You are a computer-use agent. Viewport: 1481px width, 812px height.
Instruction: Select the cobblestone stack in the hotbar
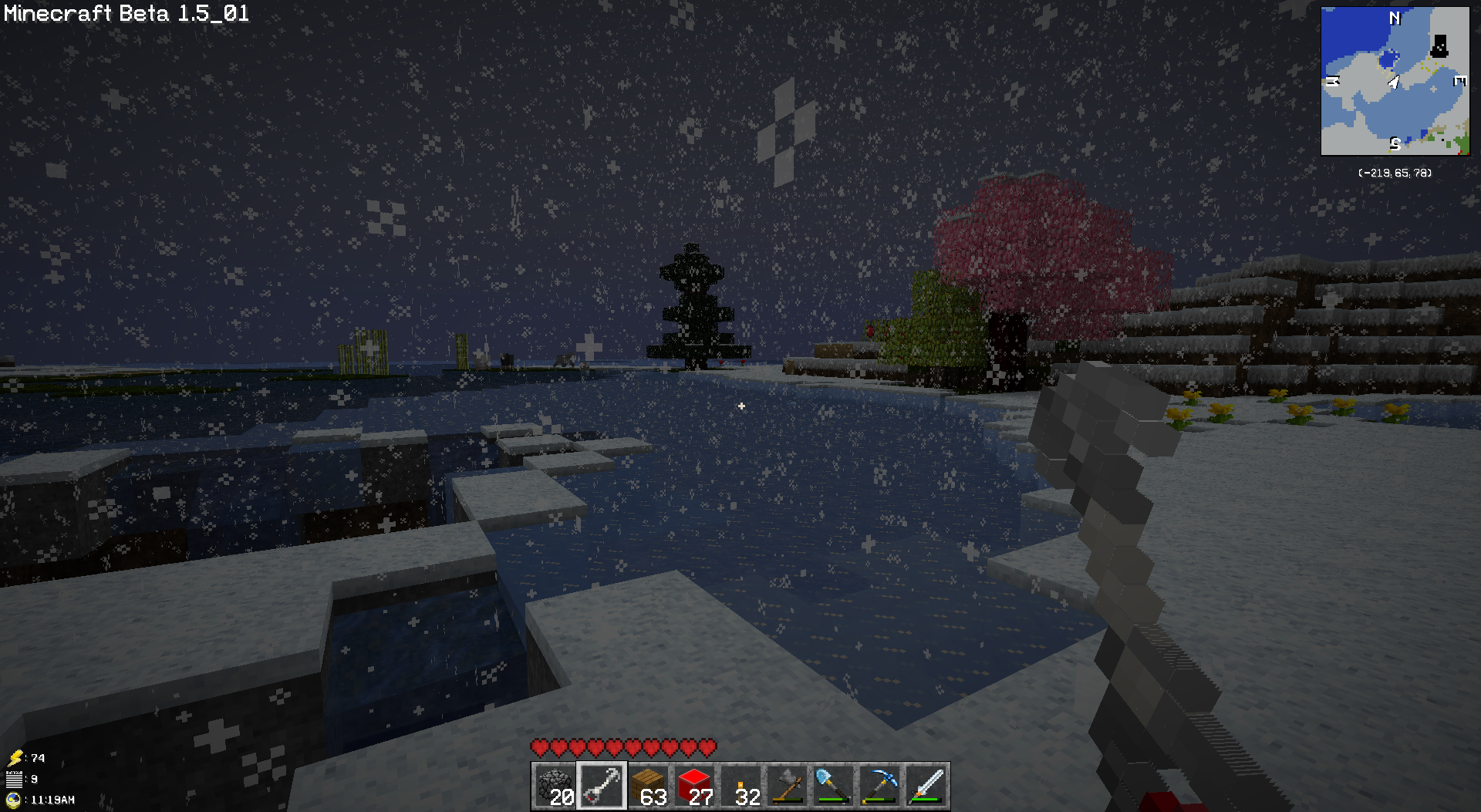pos(555,786)
